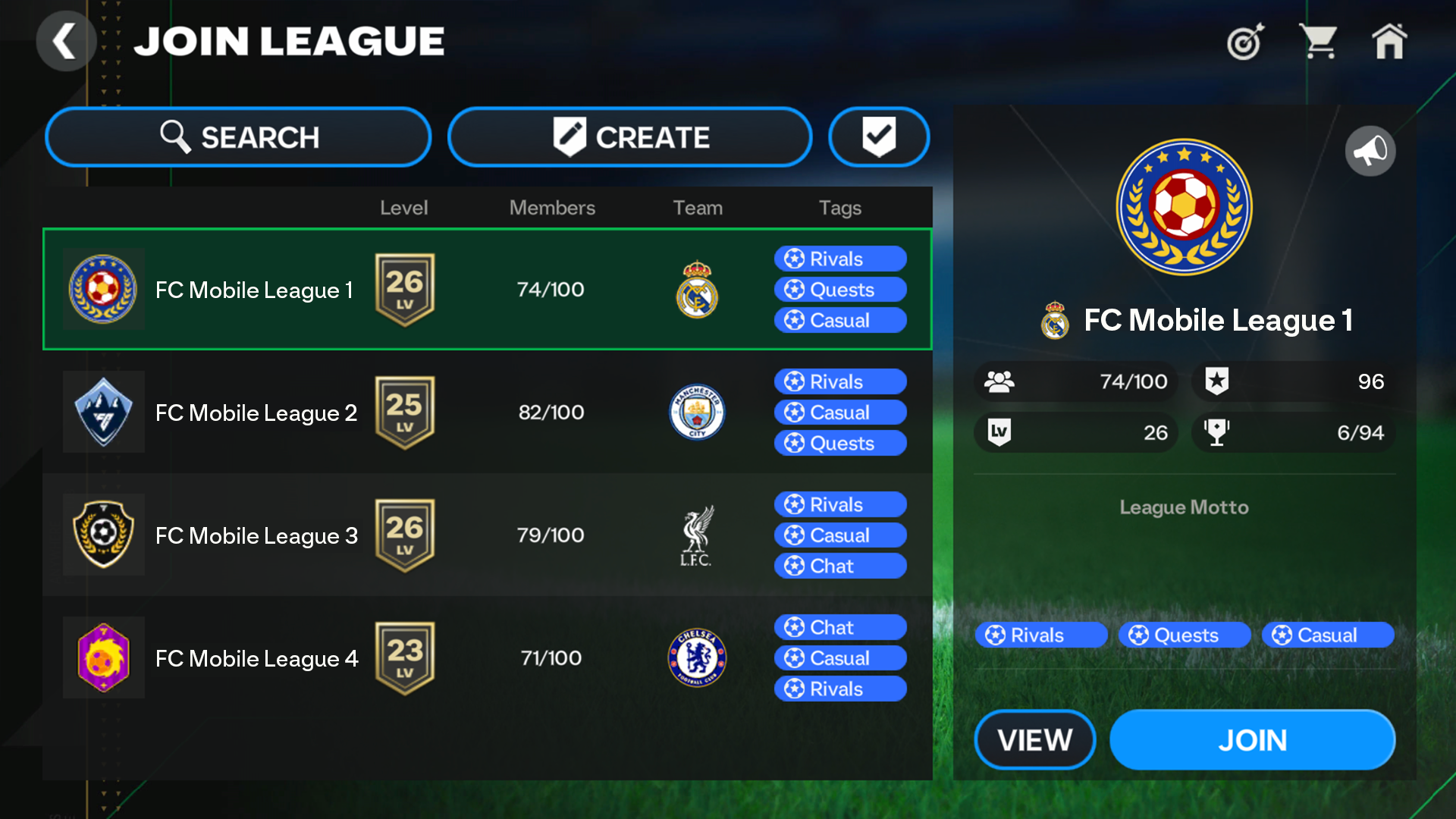The width and height of the screenshot is (1456, 819).
Task: Click the Chelsea team badge
Action: (x=697, y=657)
